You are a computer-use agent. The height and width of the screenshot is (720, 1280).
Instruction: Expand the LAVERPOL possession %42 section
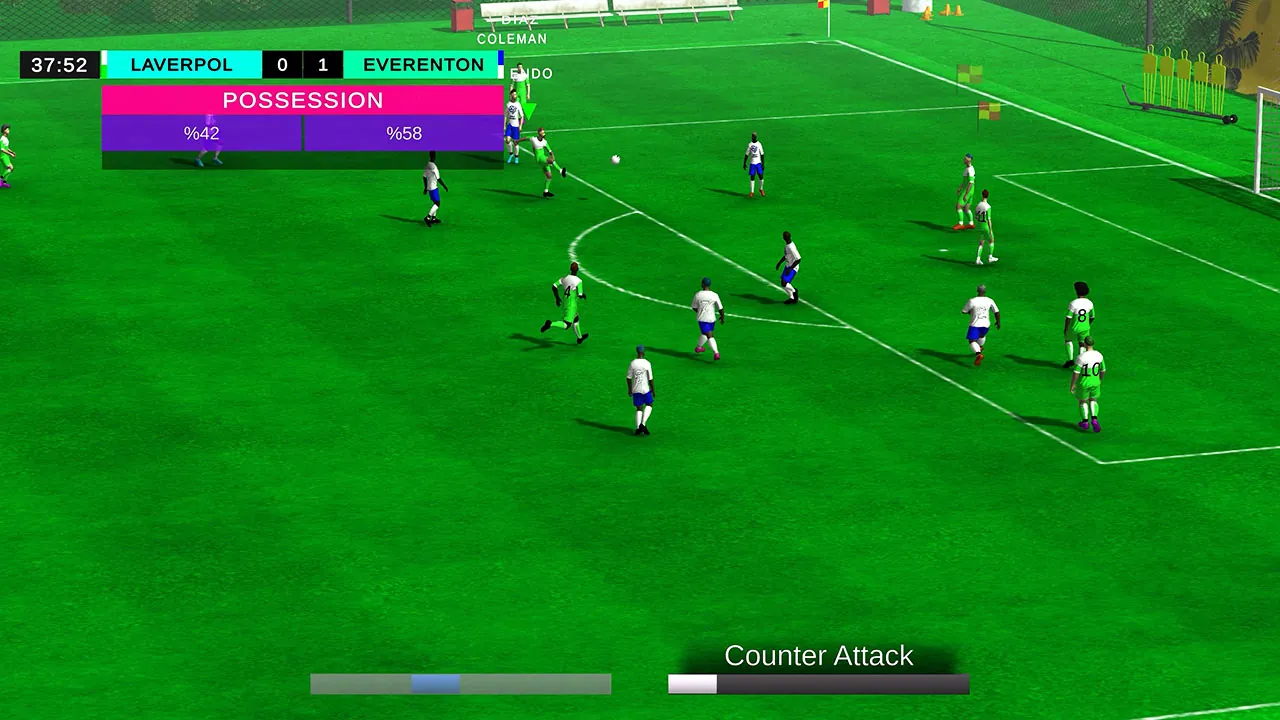click(200, 133)
